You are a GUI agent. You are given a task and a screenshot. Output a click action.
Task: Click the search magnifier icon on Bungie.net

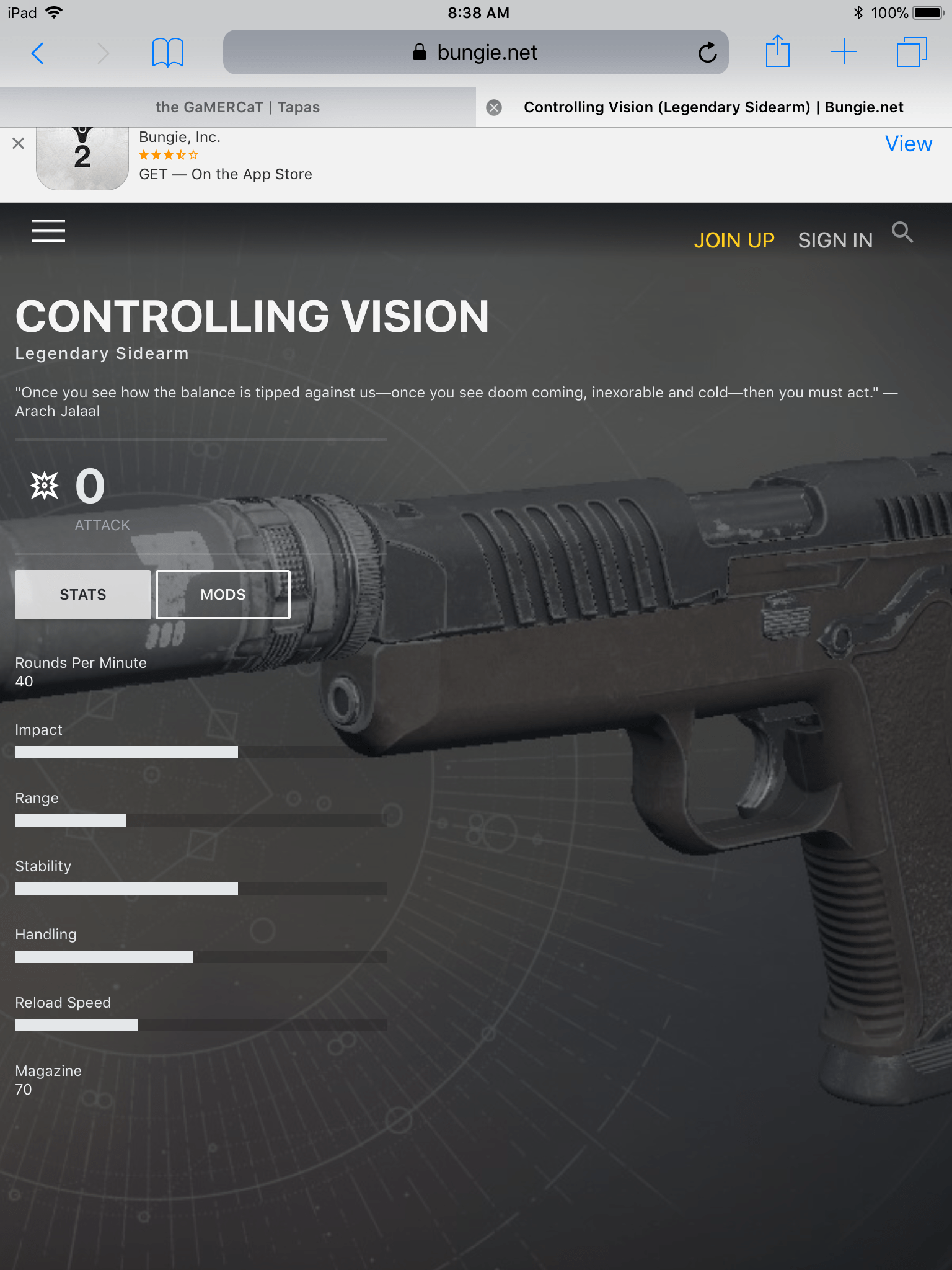pos(903,233)
